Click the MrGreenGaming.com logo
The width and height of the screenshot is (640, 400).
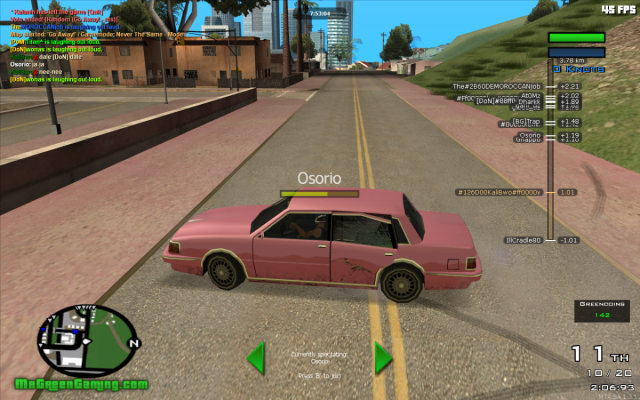click(x=82, y=384)
